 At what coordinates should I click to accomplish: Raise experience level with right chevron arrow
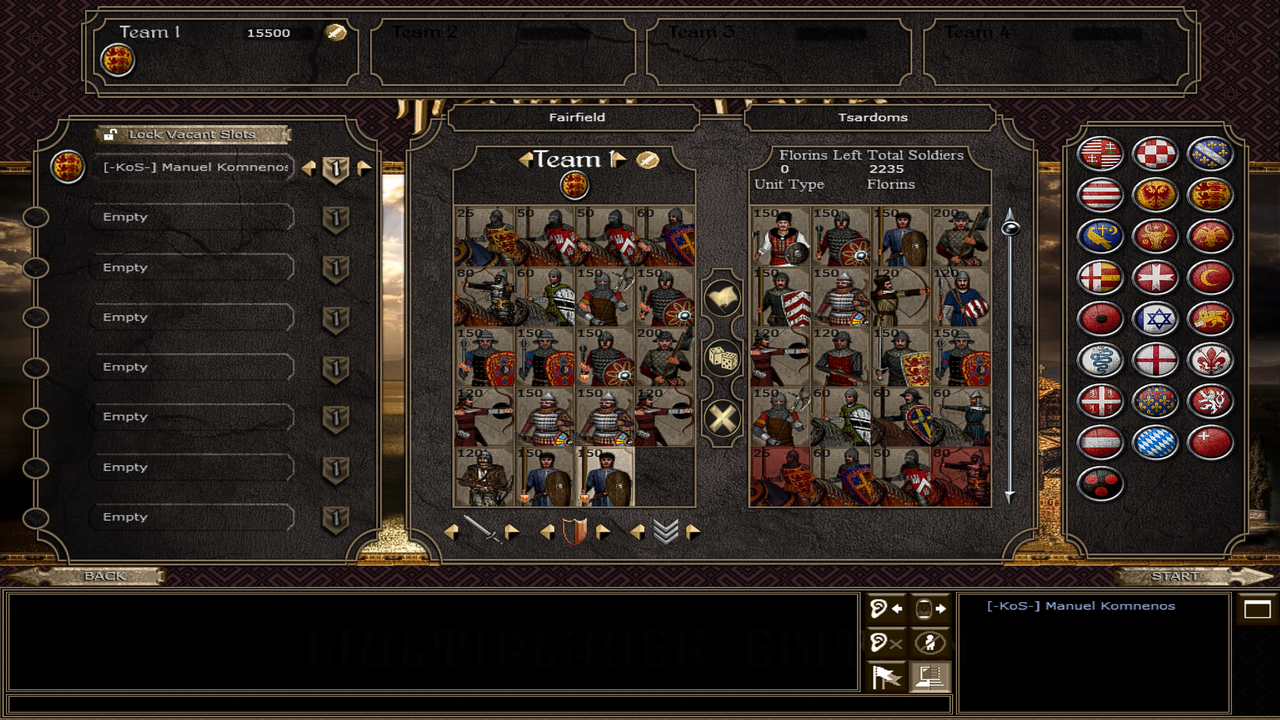click(692, 532)
